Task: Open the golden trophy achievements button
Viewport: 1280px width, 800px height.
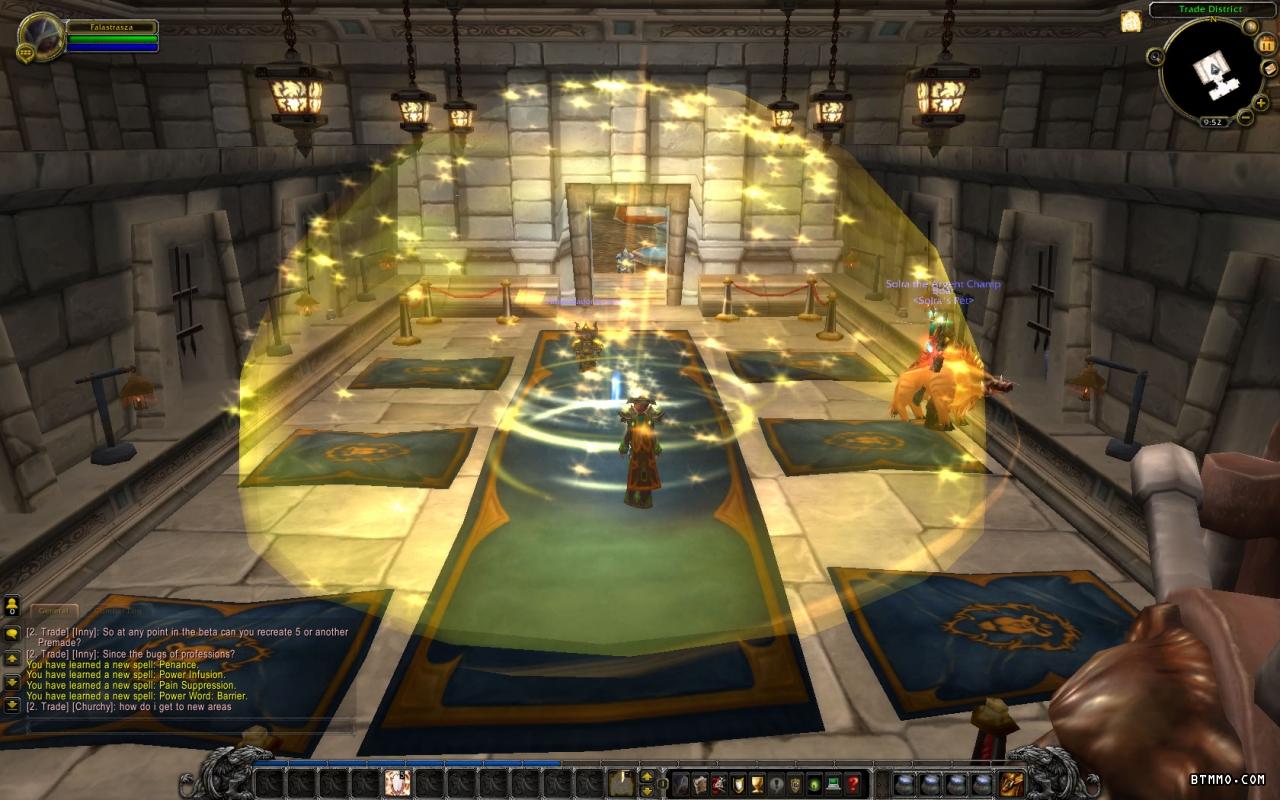Action: [758, 783]
